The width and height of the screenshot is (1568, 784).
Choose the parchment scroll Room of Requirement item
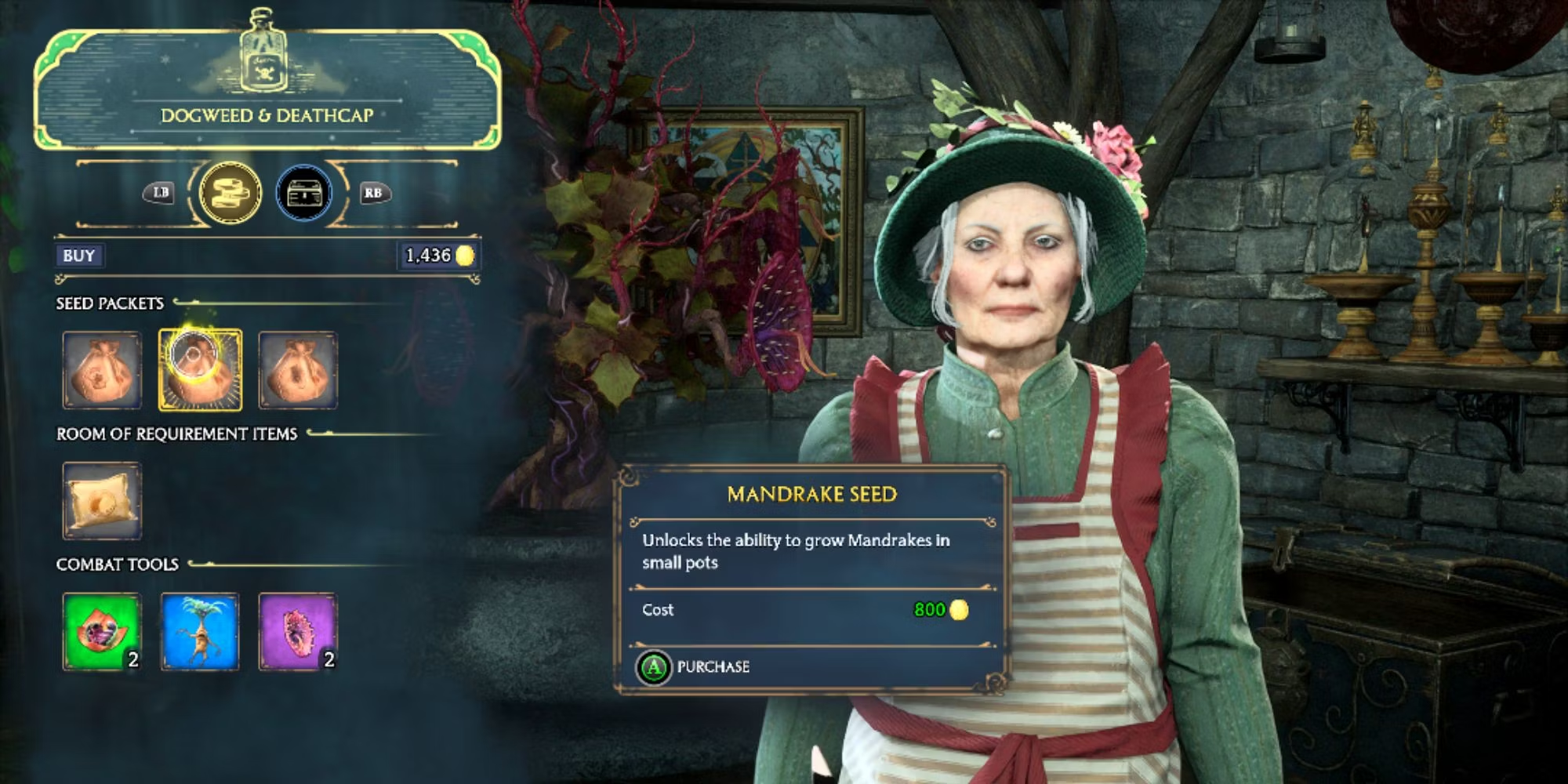pyautogui.click(x=102, y=501)
